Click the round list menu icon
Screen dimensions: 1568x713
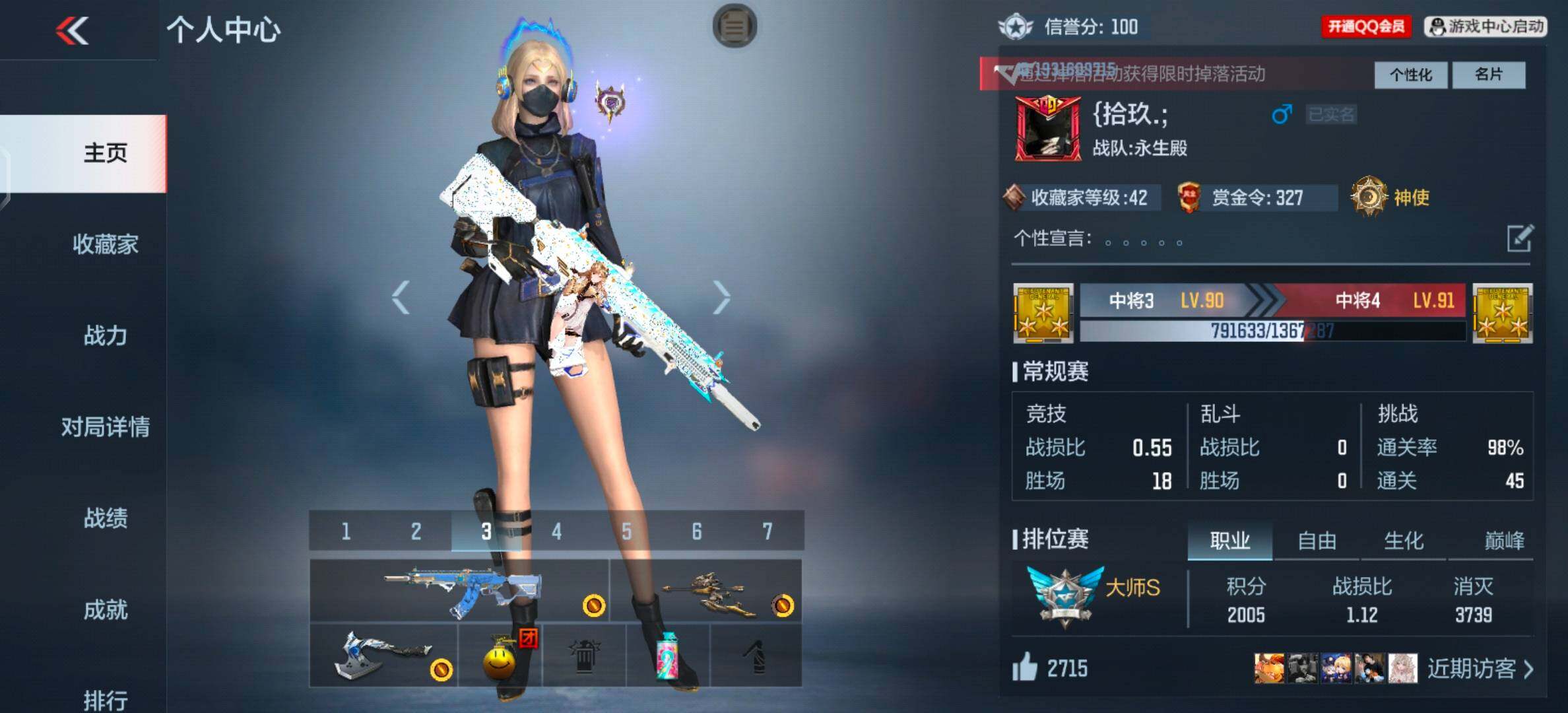(x=735, y=26)
